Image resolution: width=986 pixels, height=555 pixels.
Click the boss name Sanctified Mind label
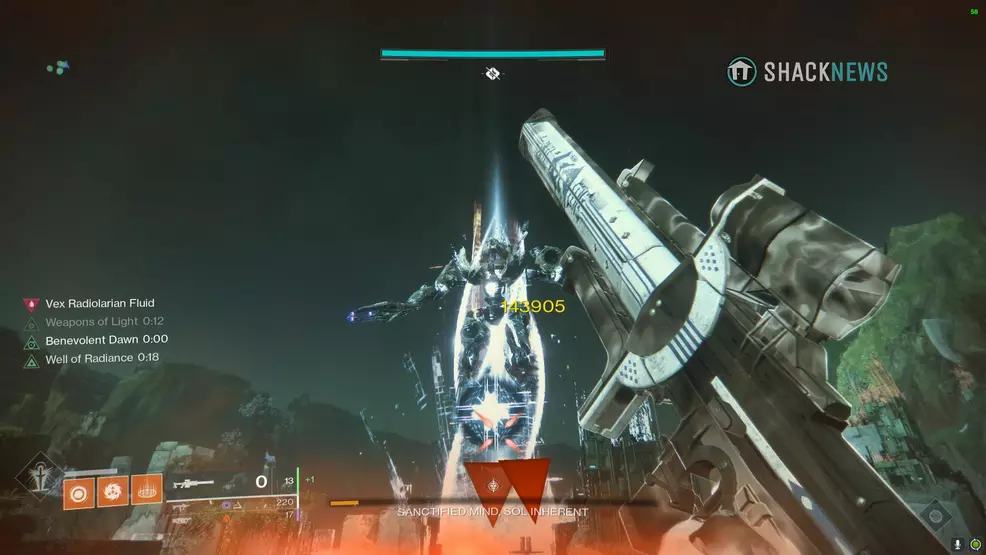tap(492, 512)
